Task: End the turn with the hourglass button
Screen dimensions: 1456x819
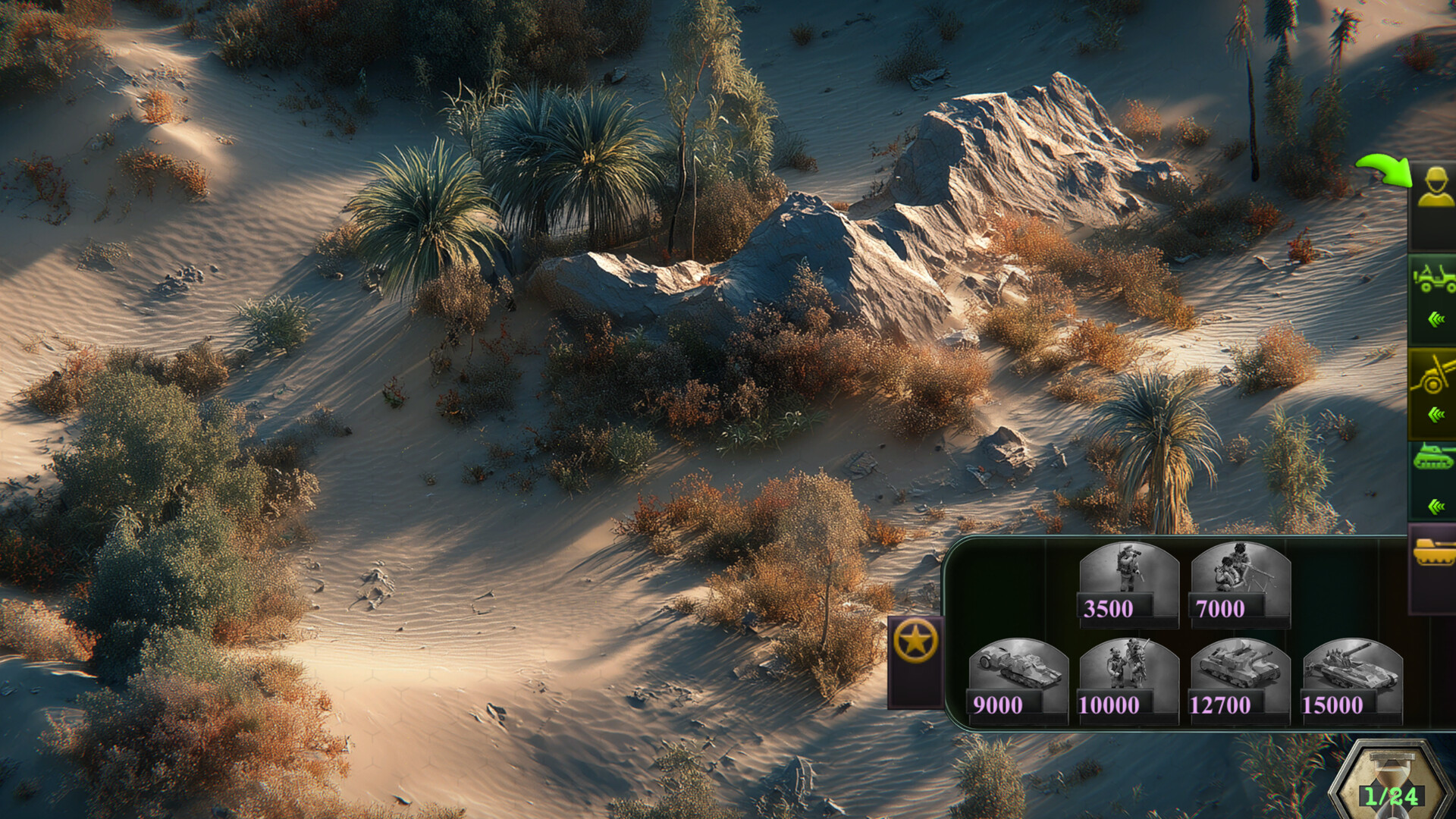Action: pyautogui.click(x=1392, y=785)
